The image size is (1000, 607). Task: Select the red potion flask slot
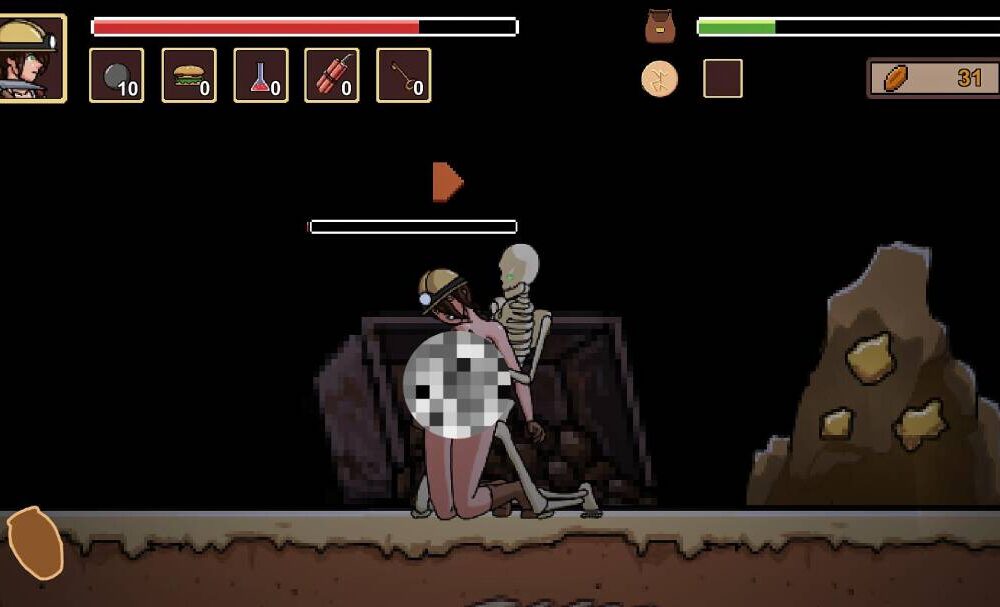coord(261,75)
